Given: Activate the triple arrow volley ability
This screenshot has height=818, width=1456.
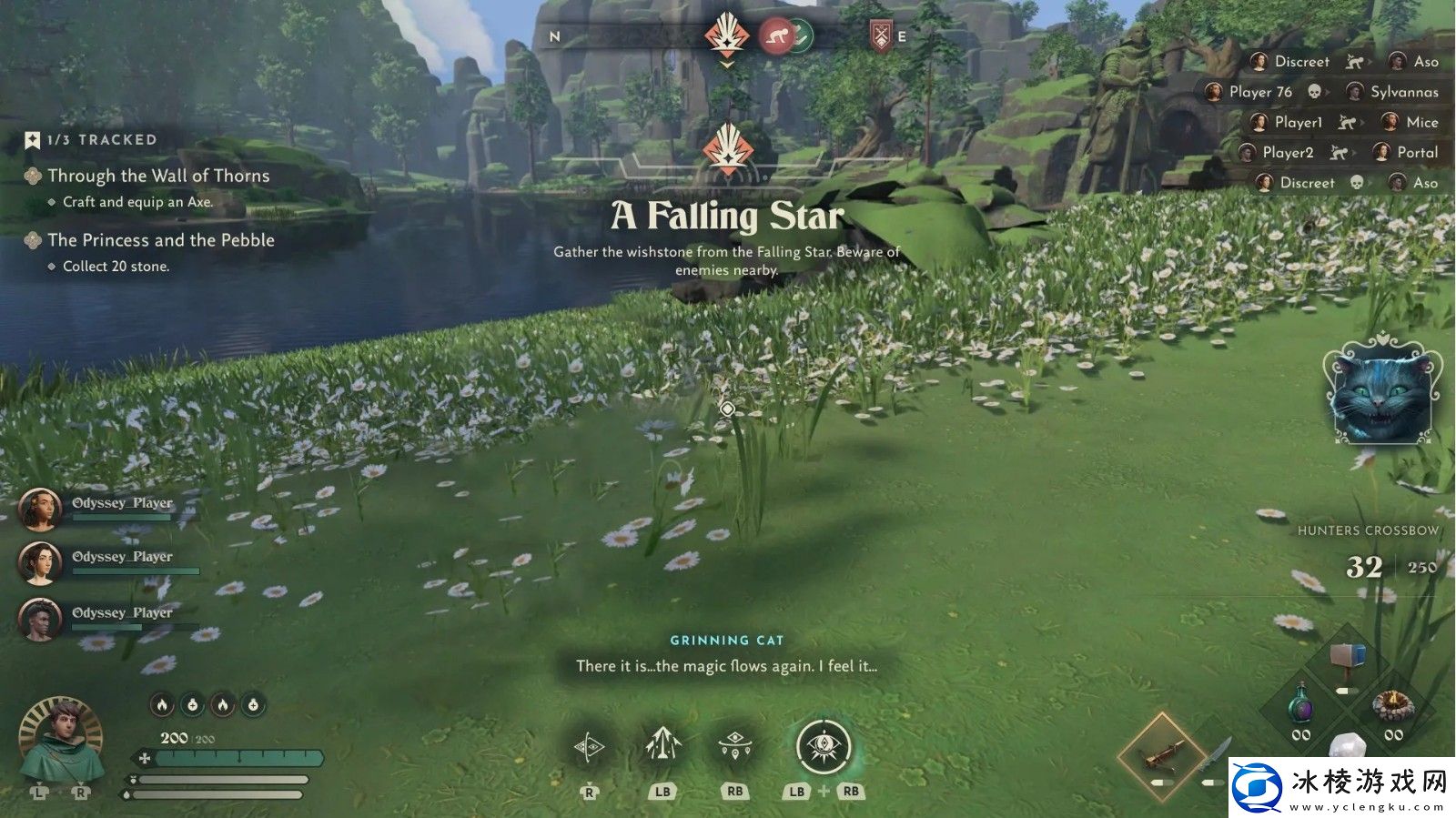Looking at the screenshot, I should pos(662,746).
